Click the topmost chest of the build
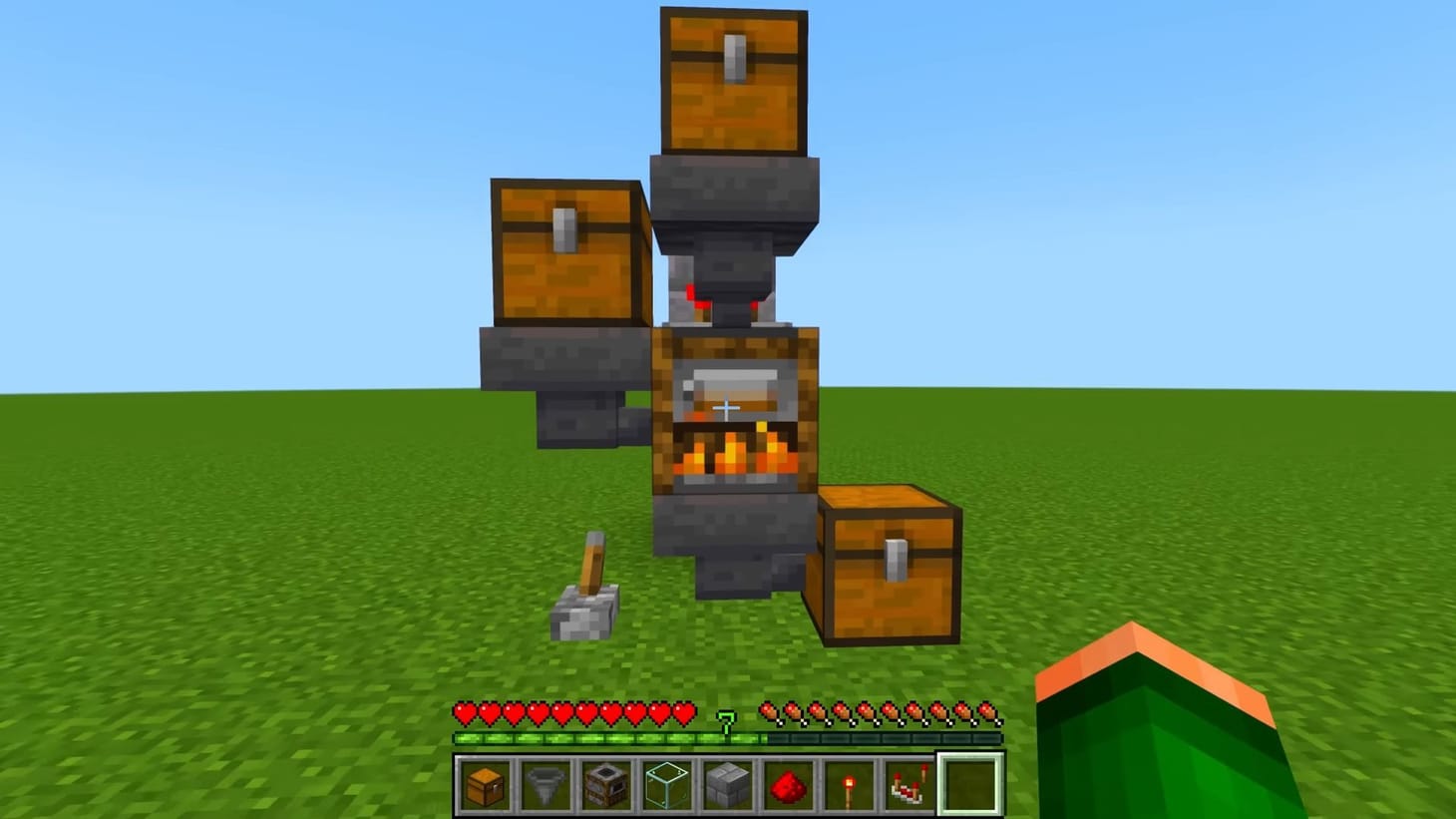This screenshot has height=819, width=1456. tap(731, 80)
